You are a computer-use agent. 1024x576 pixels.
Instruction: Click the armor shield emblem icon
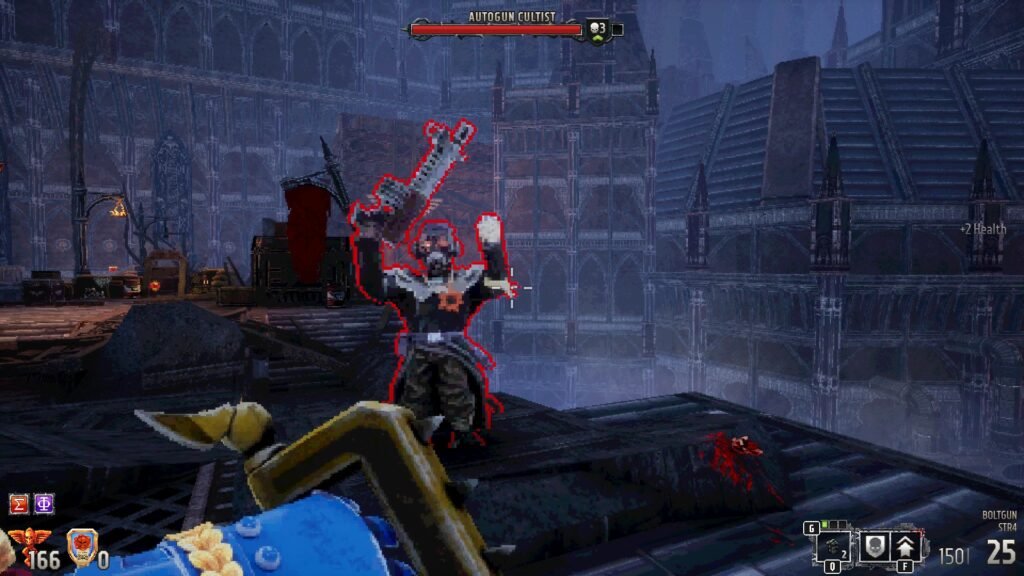81,547
